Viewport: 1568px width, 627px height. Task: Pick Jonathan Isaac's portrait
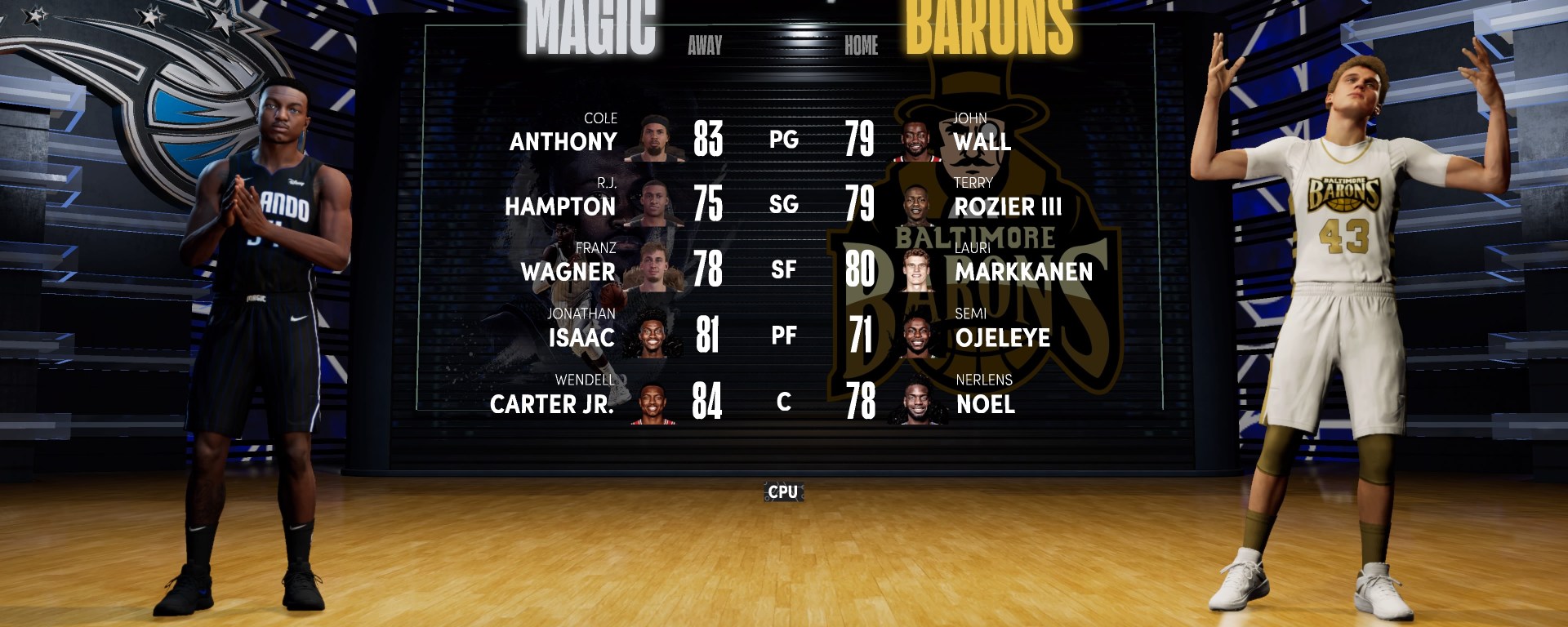point(652,336)
